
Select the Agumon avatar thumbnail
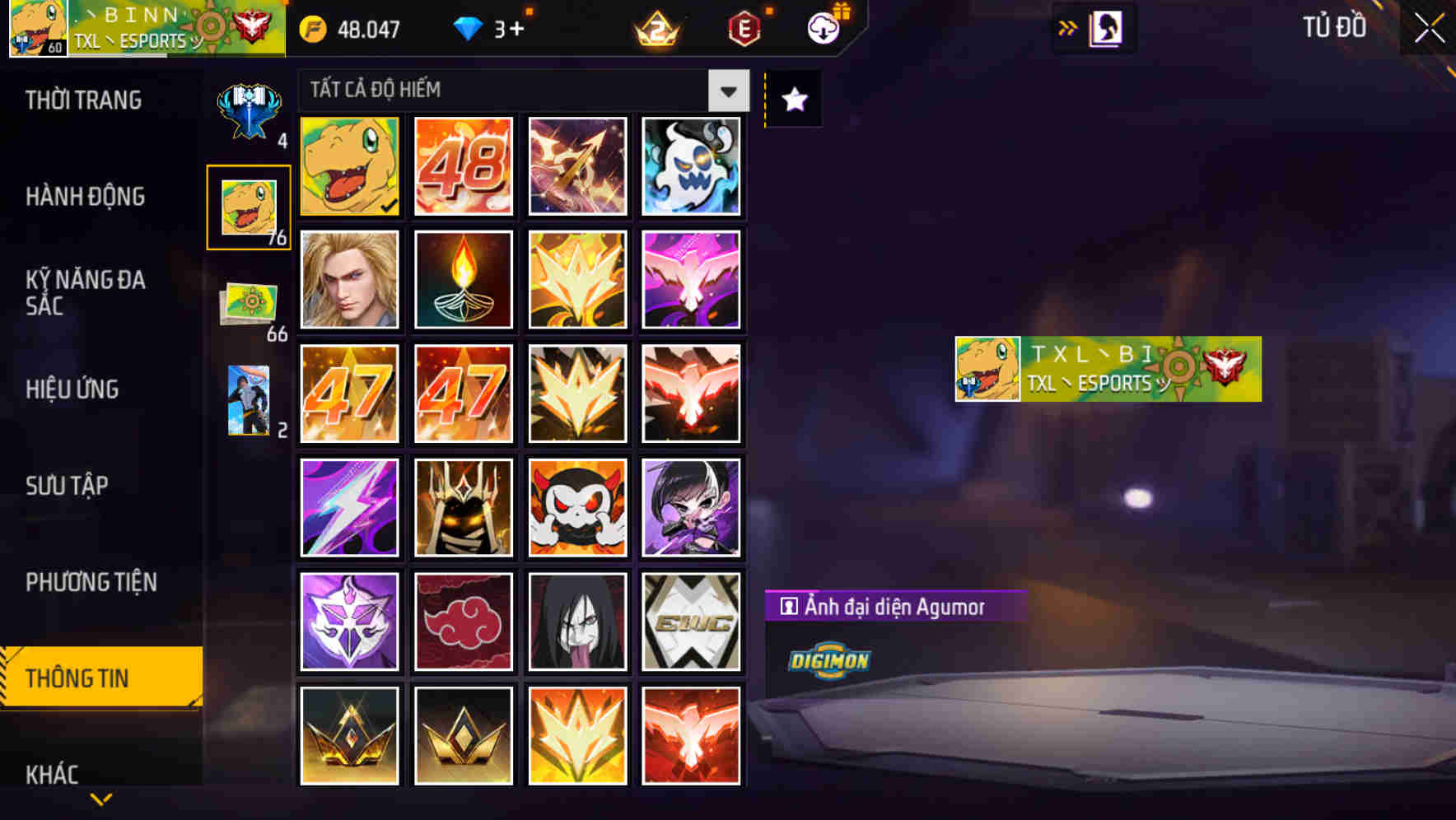pyautogui.click(x=349, y=167)
